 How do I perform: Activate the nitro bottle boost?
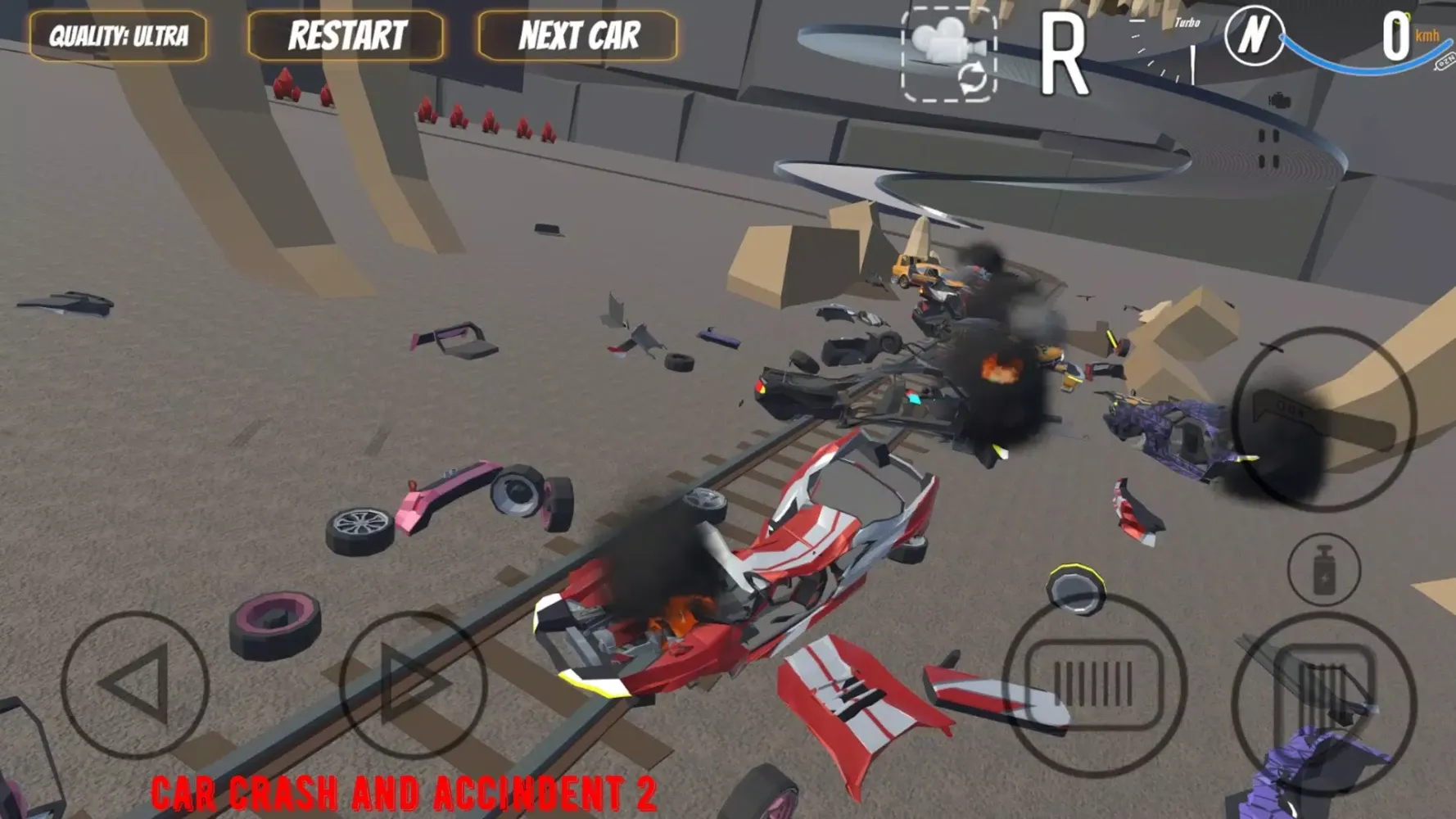[x=1324, y=570]
